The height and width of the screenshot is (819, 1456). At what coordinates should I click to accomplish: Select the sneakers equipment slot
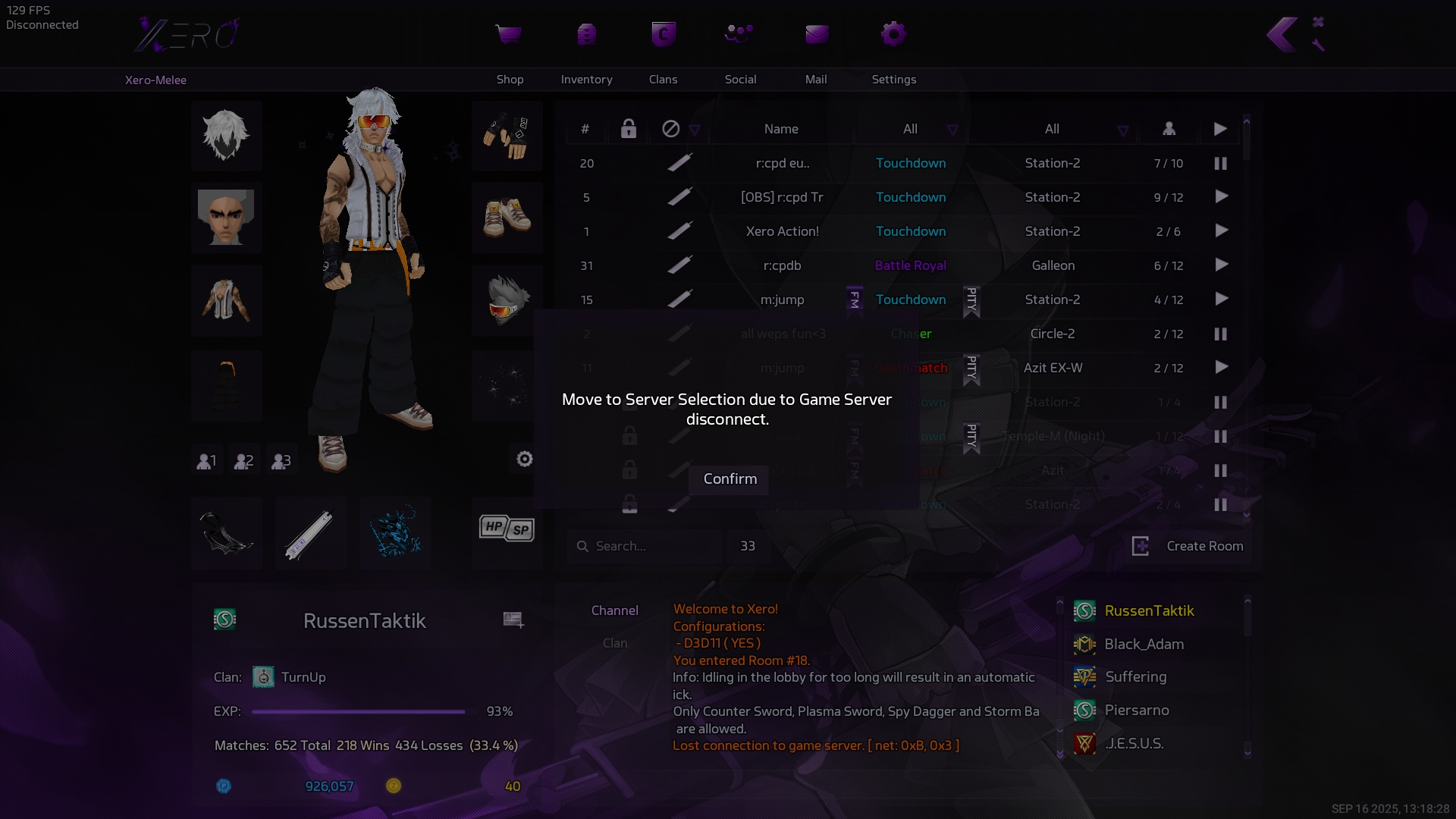click(507, 218)
